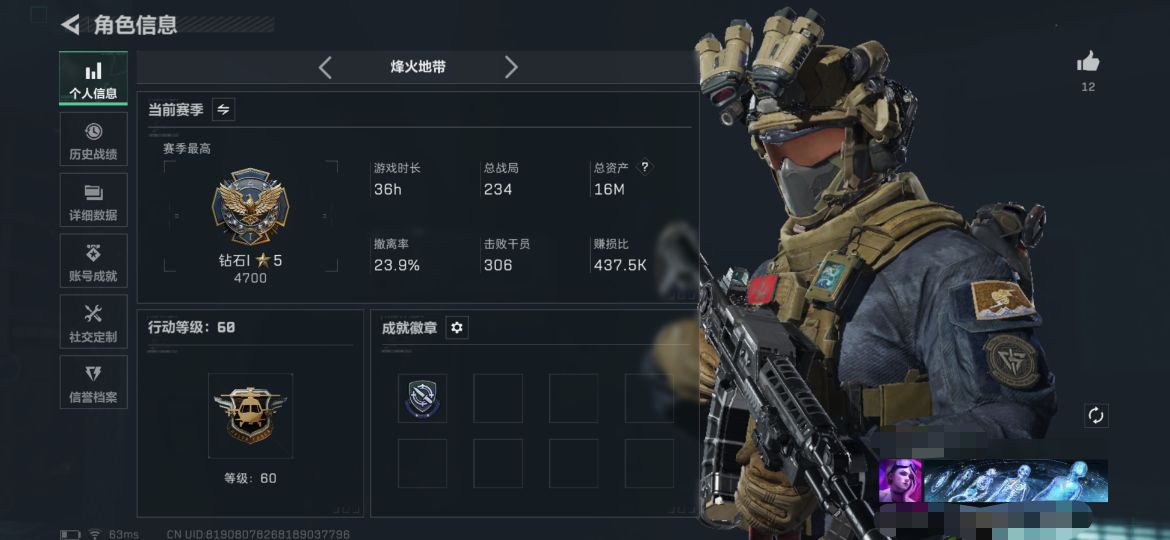Click the 钻石I rank emblem

click(x=250, y=207)
